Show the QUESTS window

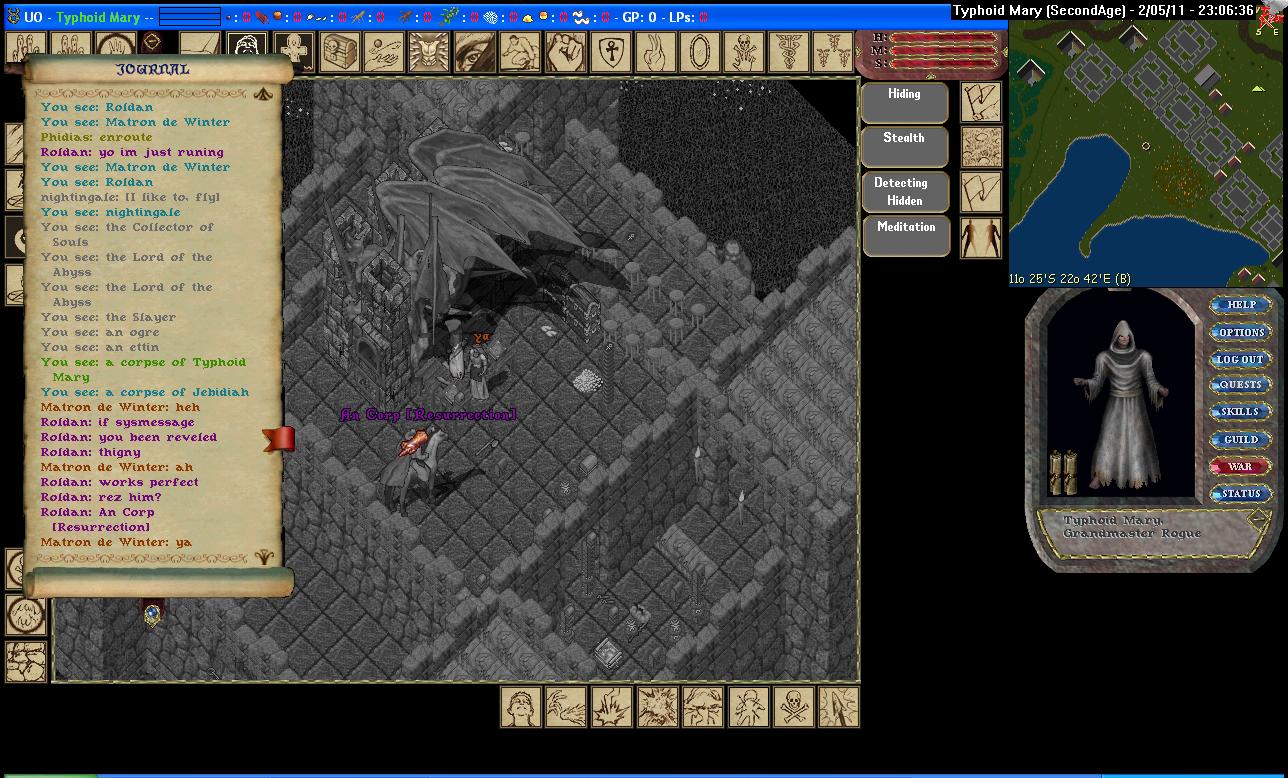[1240, 385]
